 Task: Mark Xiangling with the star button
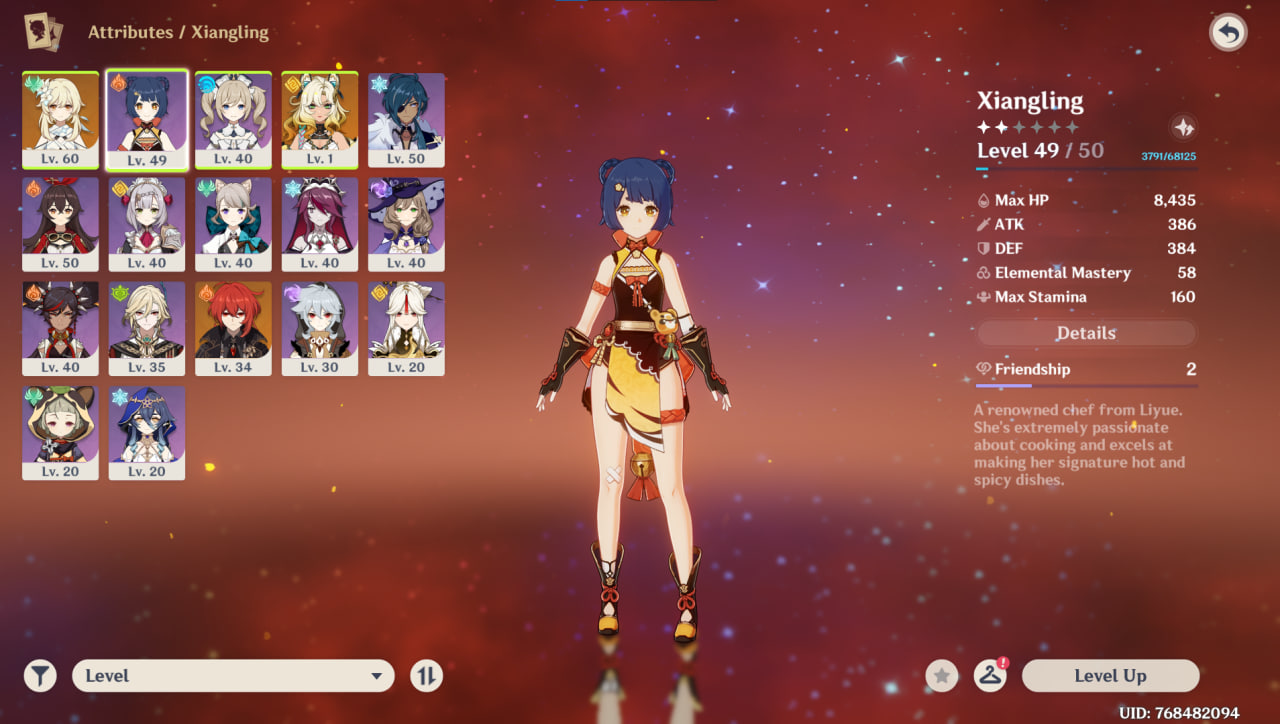(941, 676)
